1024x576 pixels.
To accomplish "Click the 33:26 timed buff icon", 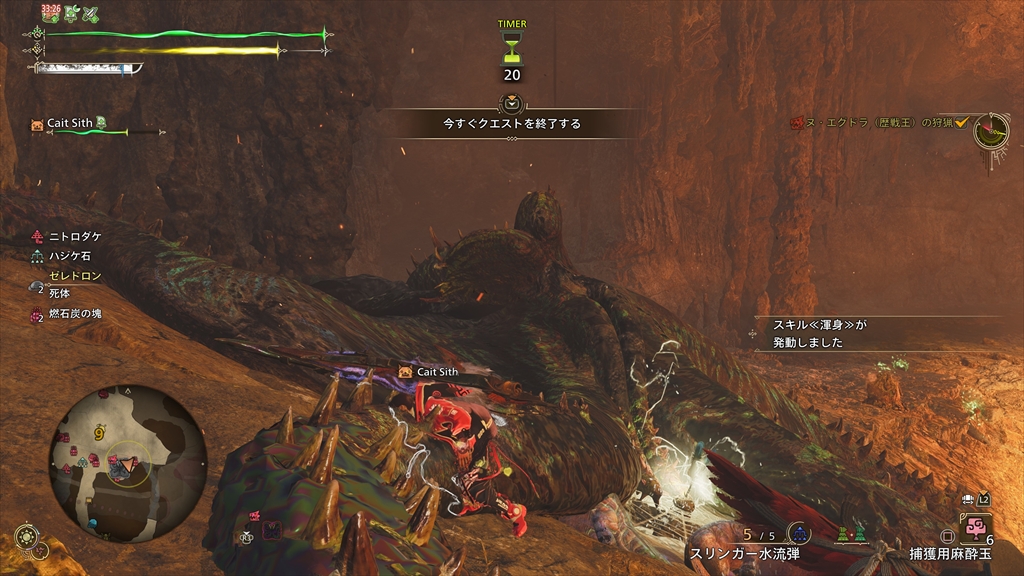I will point(50,13).
